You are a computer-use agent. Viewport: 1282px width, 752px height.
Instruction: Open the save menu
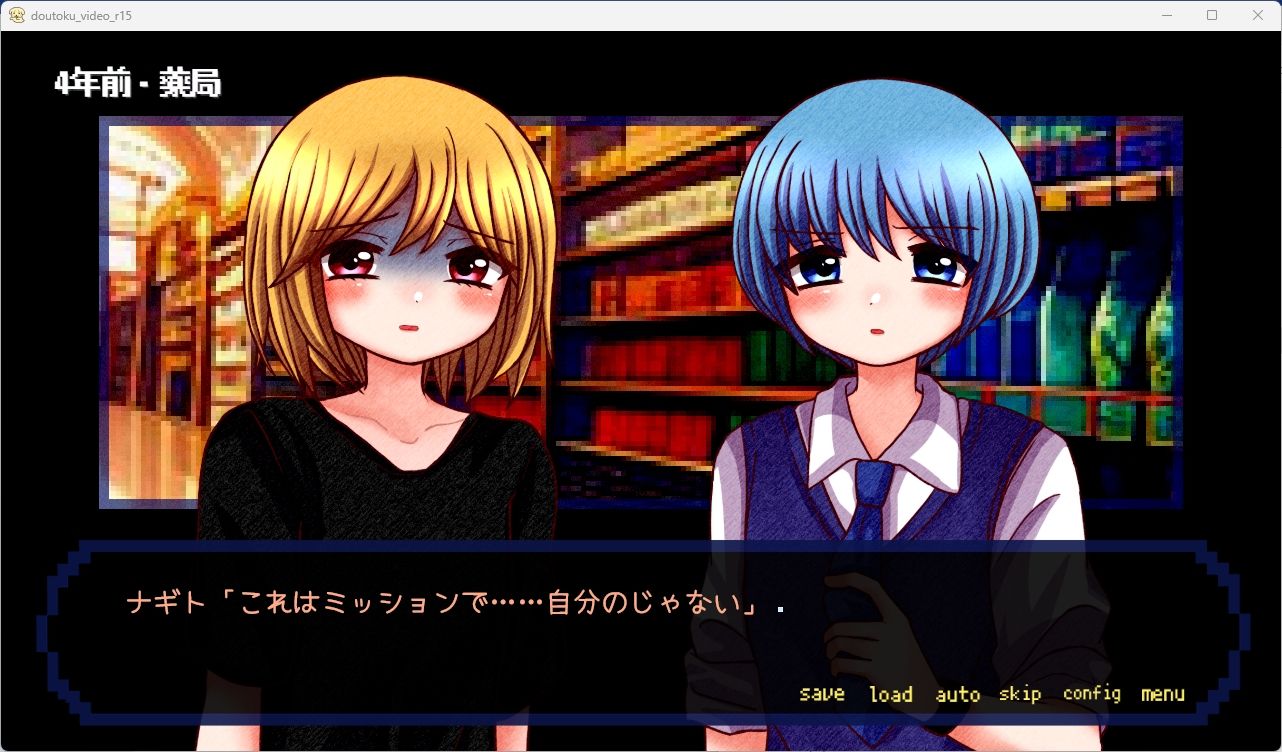[822, 693]
